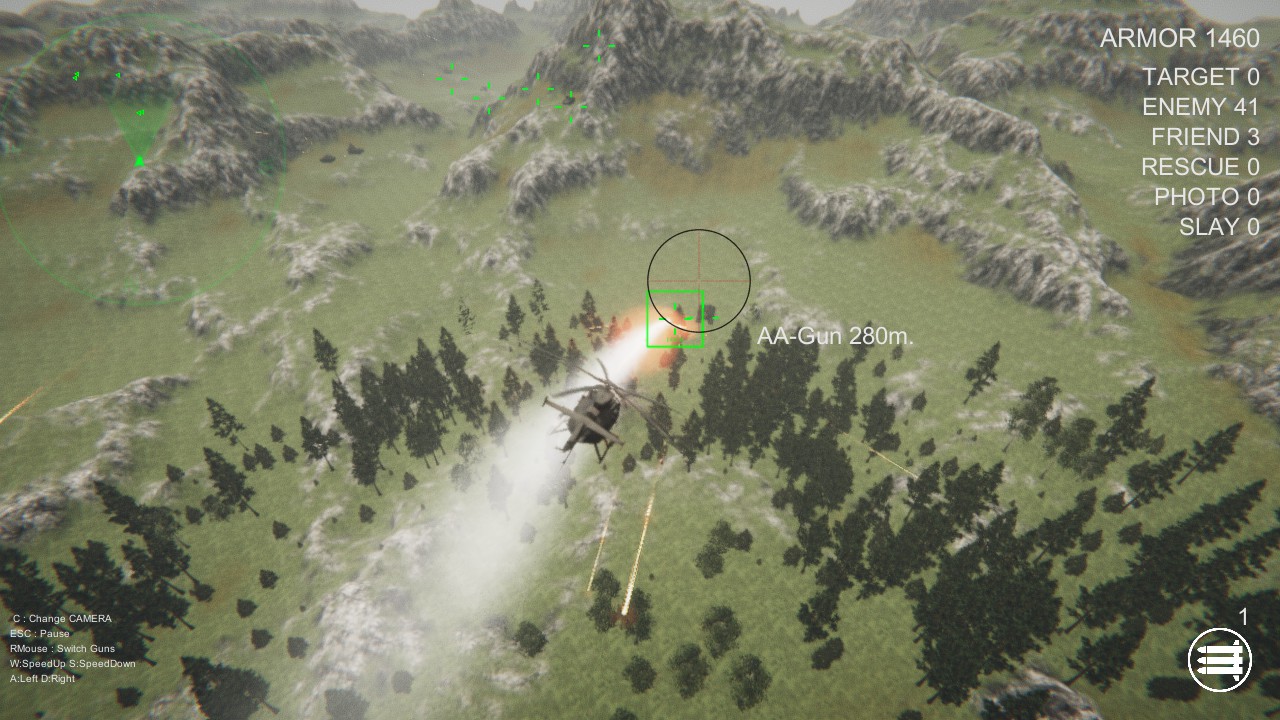
Task: Click the ARMOR 1460 readout
Action: pos(1180,39)
